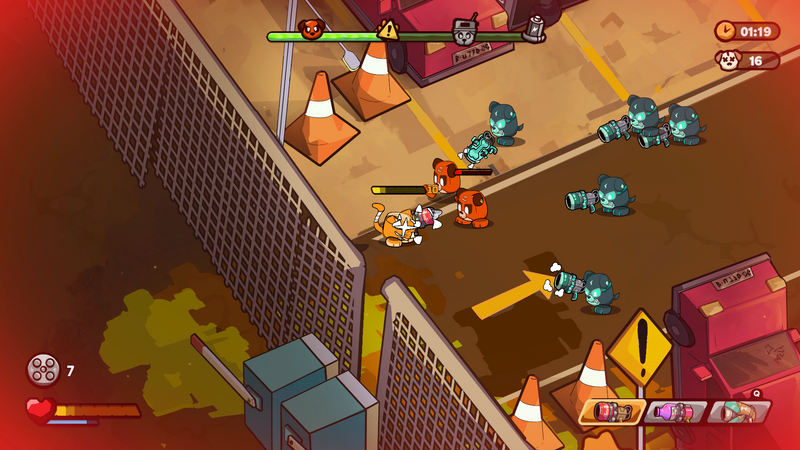
Task: Click the film reel currency icon
Action: click(x=43, y=370)
